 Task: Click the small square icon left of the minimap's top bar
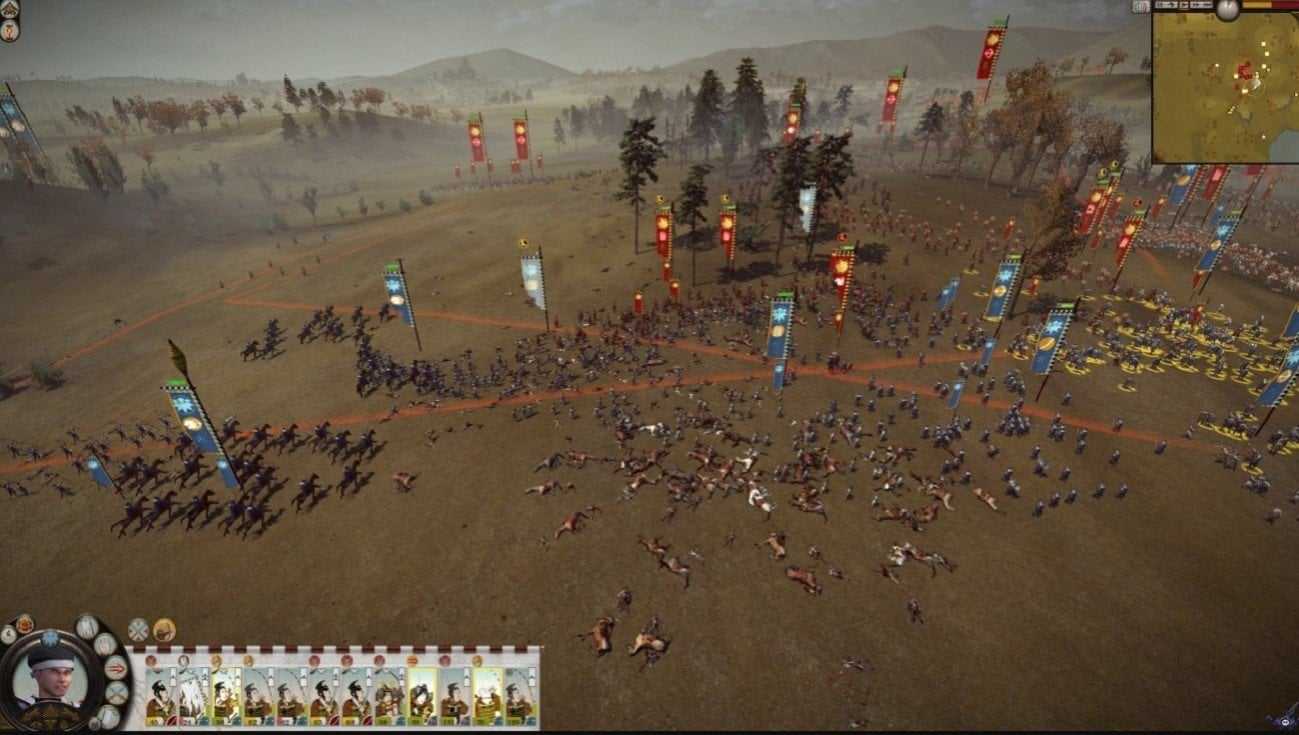1141,7
